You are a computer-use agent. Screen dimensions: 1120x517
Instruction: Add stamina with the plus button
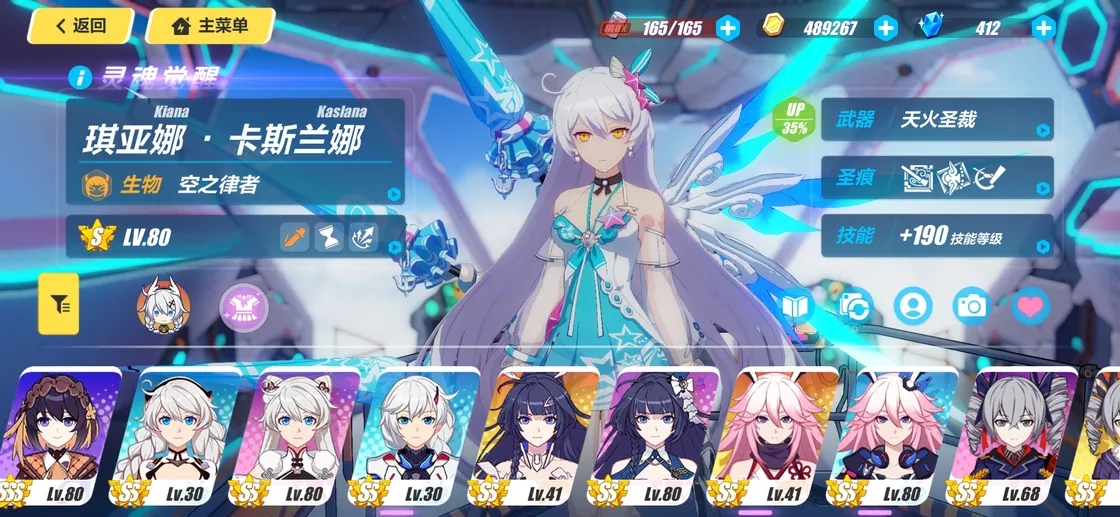(728, 28)
